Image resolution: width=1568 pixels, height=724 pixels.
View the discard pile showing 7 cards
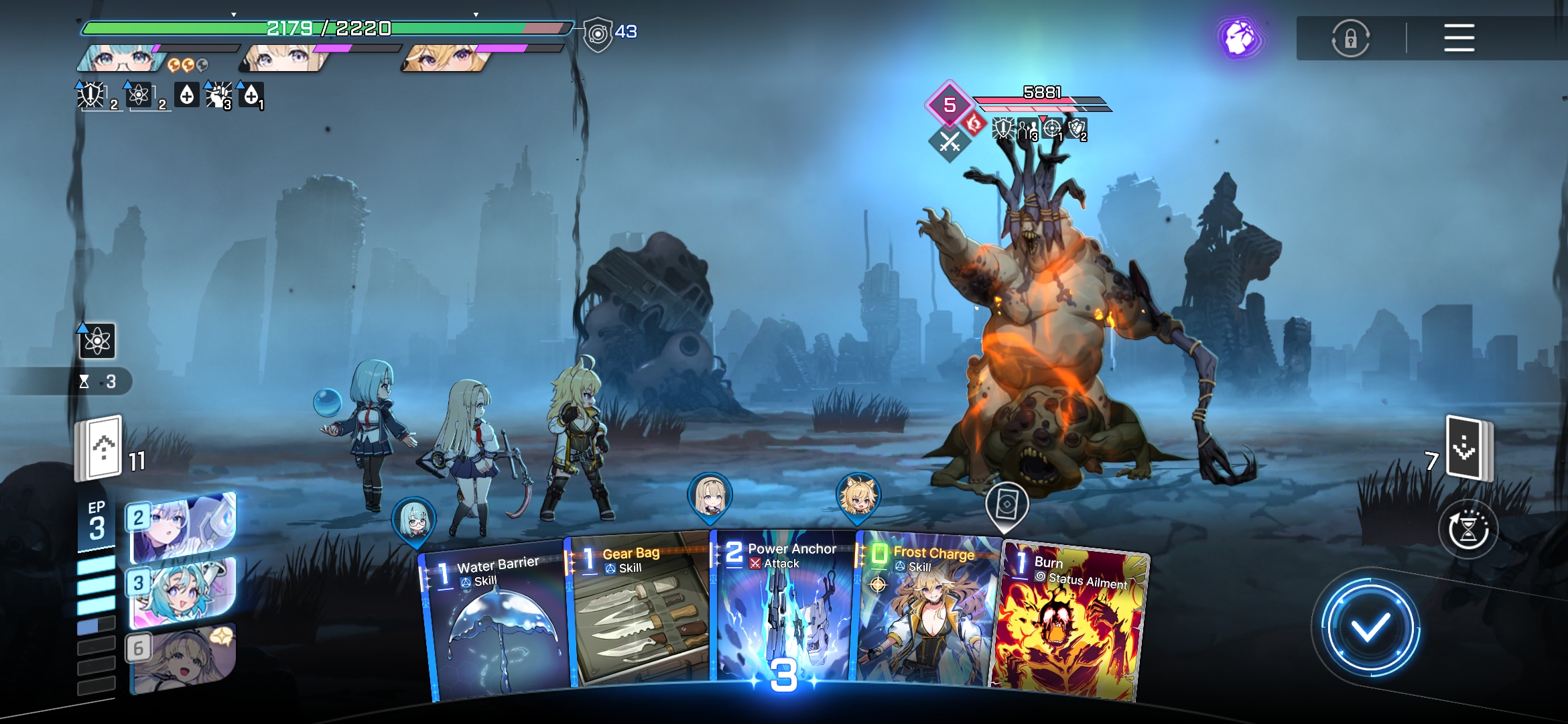coord(1467,448)
